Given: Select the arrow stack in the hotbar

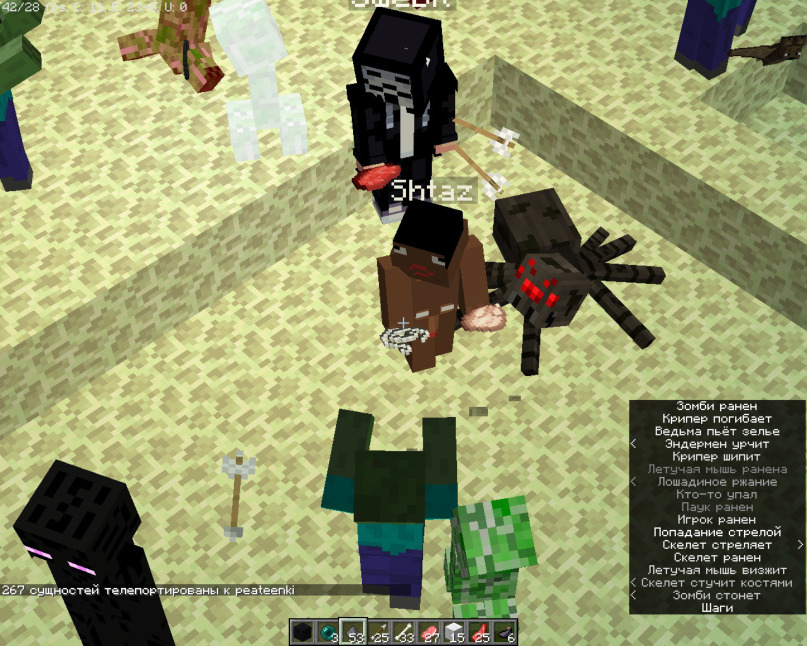Looking at the screenshot, I should point(379,632).
